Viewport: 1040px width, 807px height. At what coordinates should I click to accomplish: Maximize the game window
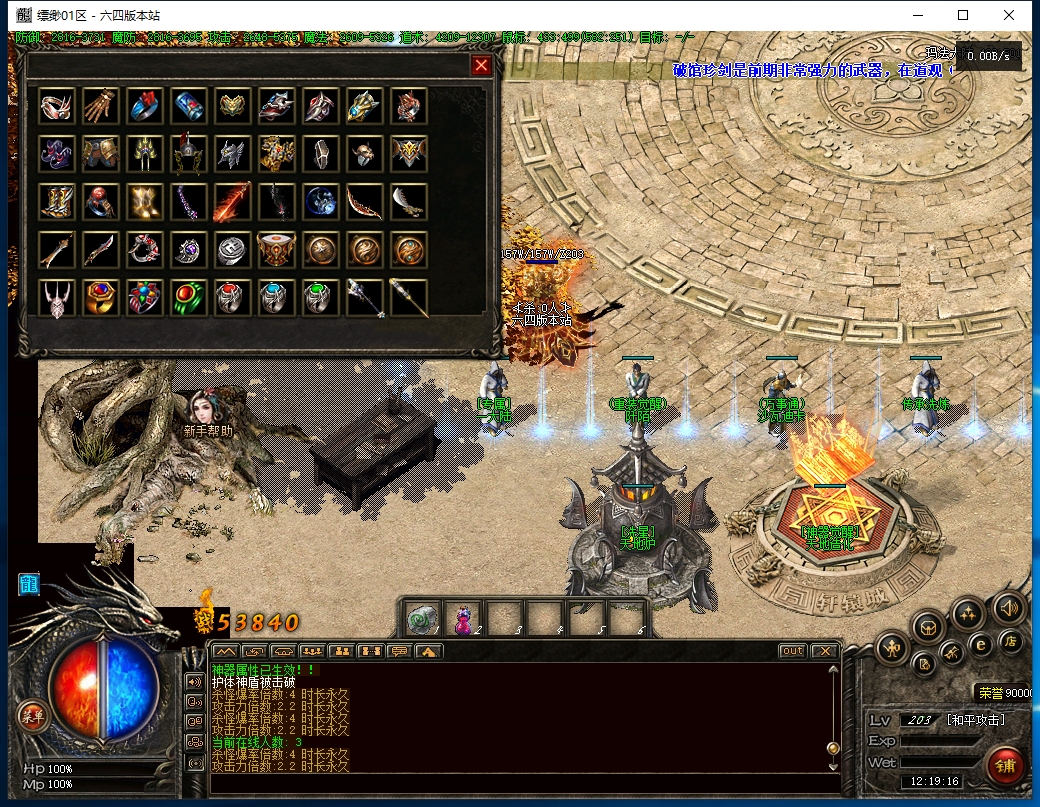(x=963, y=15)
